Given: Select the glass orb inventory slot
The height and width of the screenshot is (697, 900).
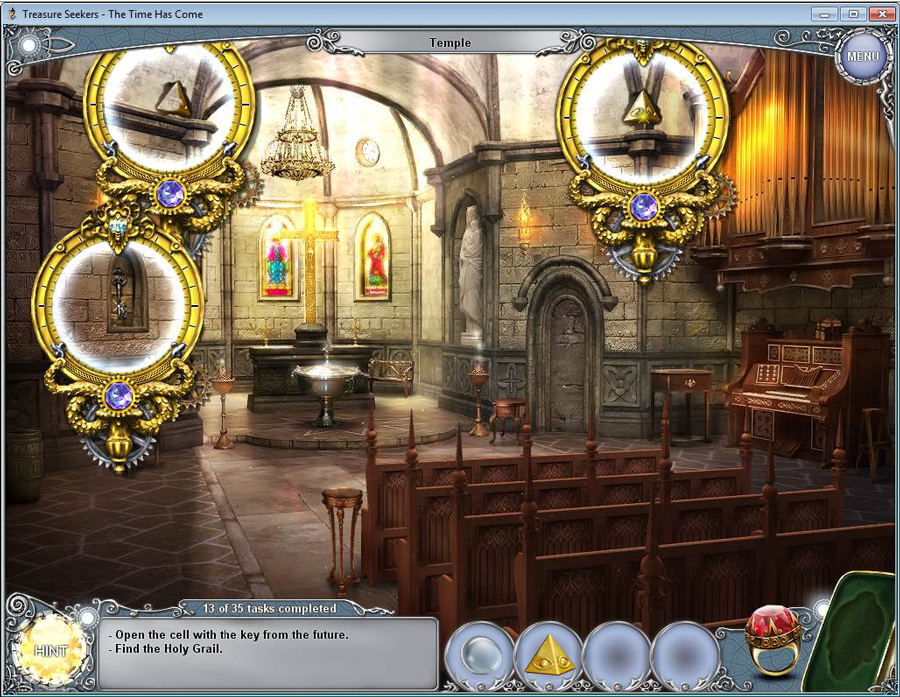Looking at the screenshot, I should (479, 655).
